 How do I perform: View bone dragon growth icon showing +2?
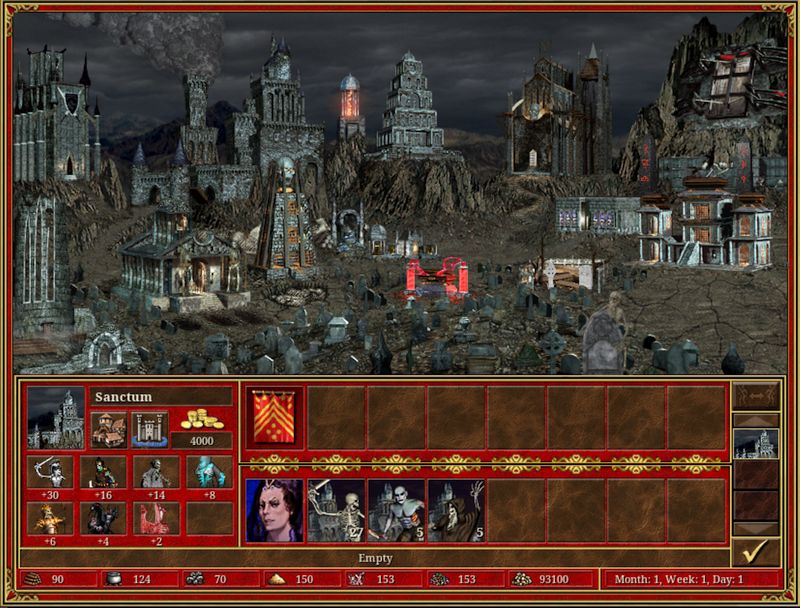pos(156,517)
